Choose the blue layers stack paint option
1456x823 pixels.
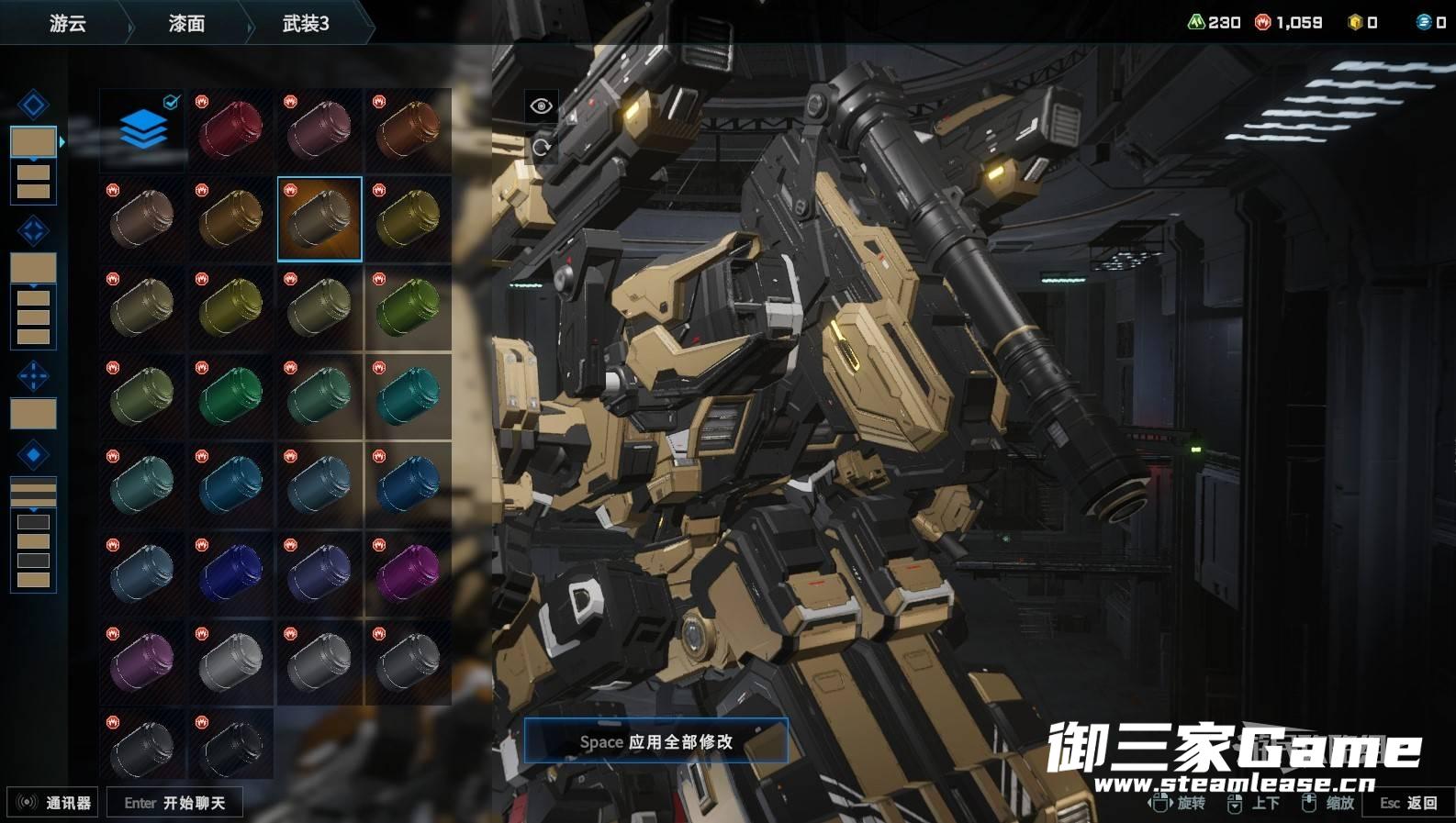(142, 129)
